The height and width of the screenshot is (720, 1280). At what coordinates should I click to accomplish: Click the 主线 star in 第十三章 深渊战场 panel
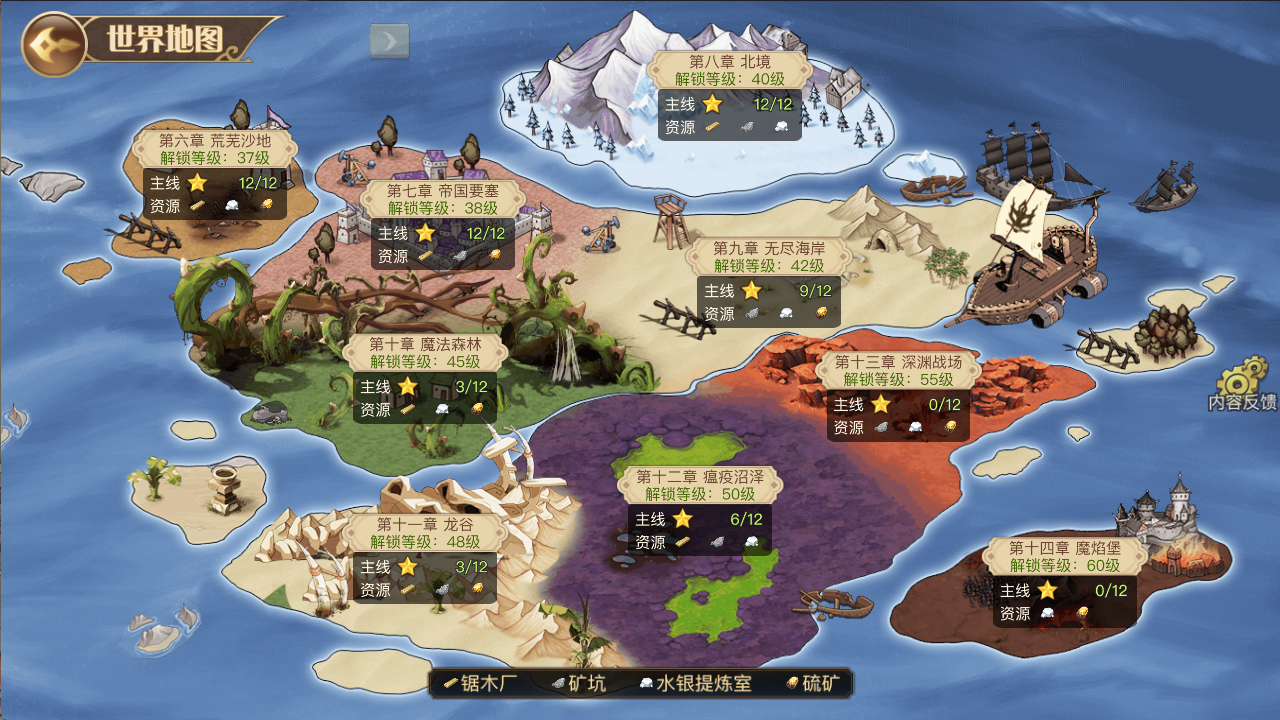click(879, 405)
